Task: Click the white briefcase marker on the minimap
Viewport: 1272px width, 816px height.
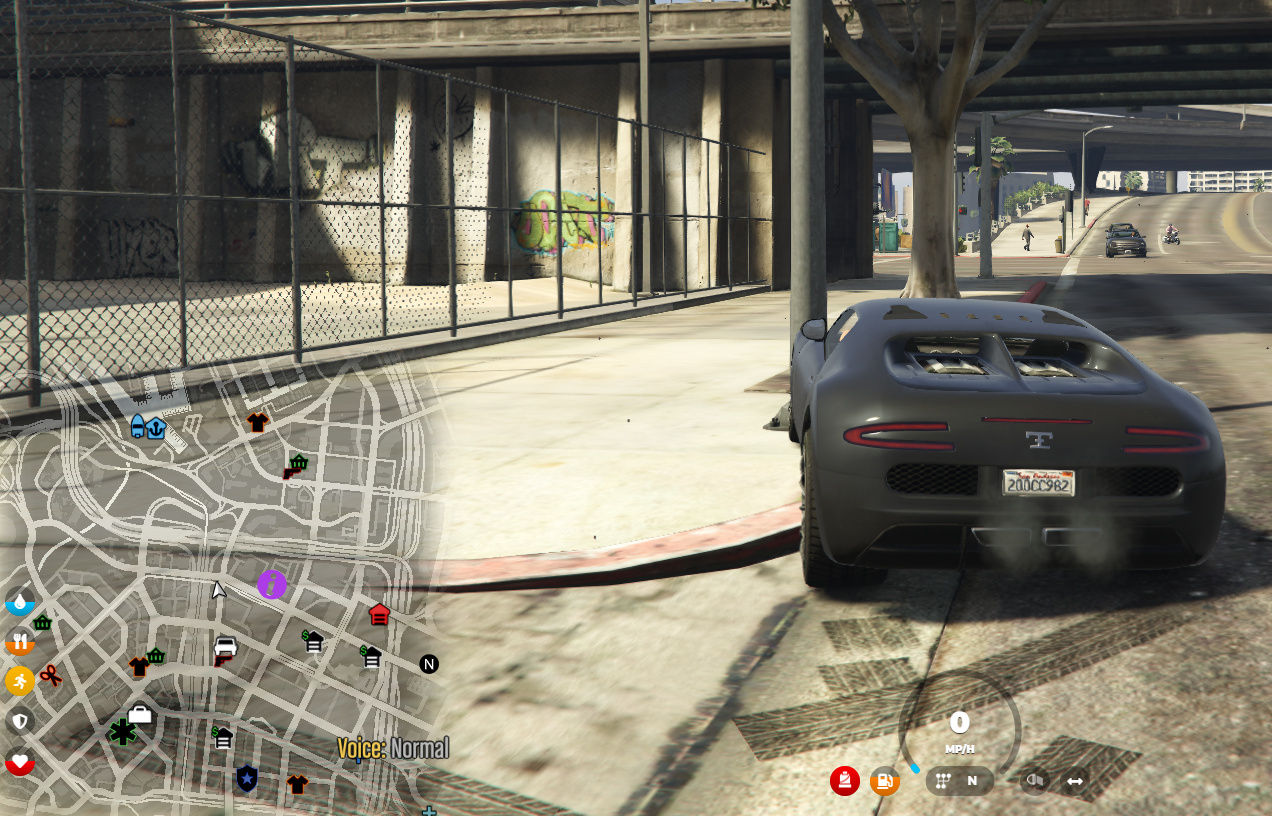Action: [140, 713]
